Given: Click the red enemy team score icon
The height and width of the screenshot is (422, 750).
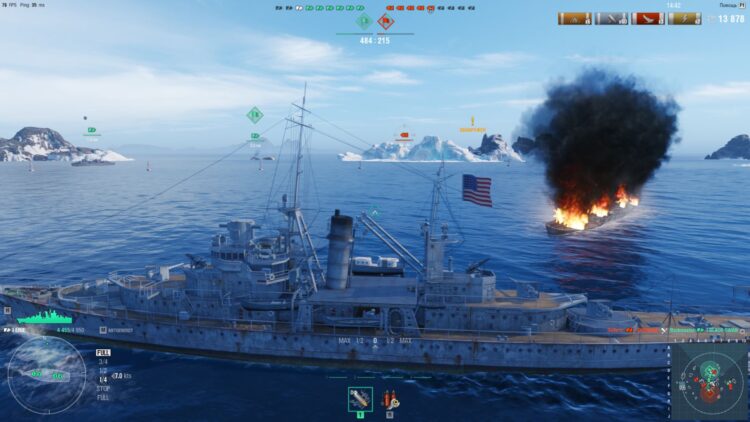Looking at the screenshot, I should click(386, 21).
